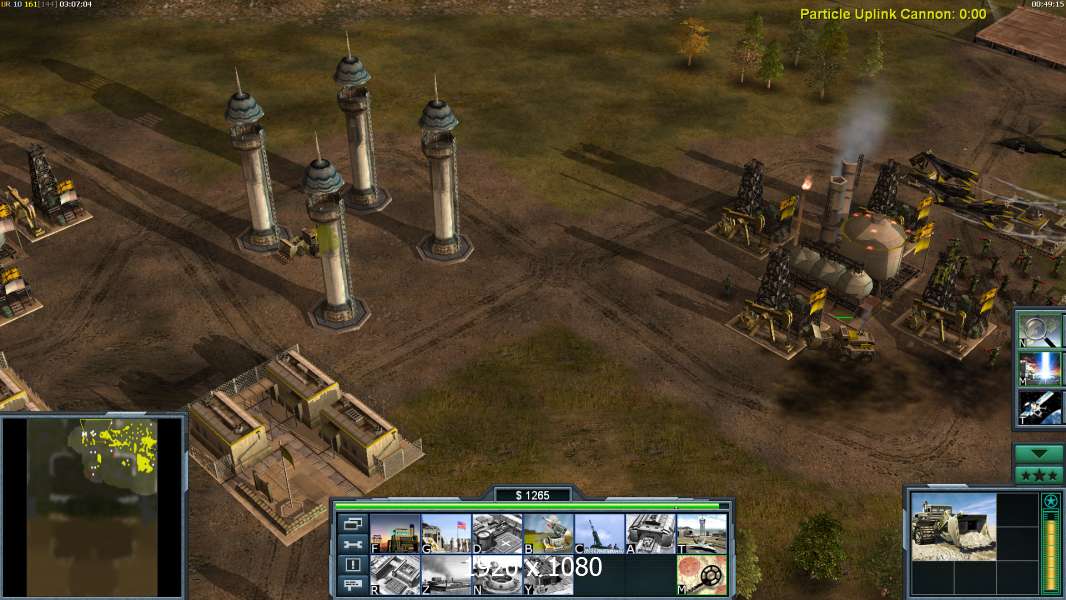The height and width of the screenshot is (600, 1066).
Task: Select the Fire Base build icon (C)
Action: (599, 534)
